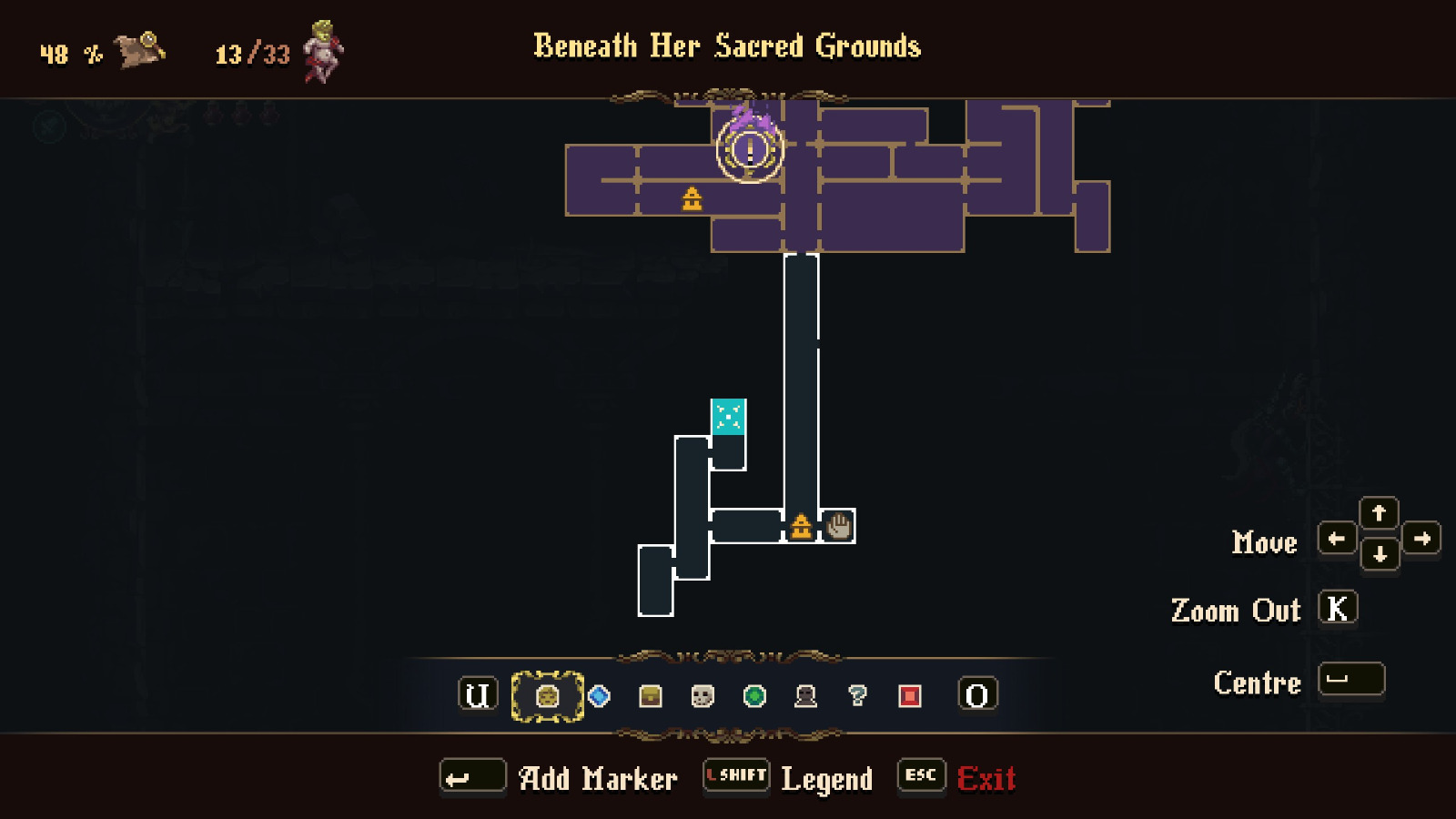Image resolution: width=1456 pixels, height=819 pixels.
Task: Select the green gem marker
Action: pyautogui.click(x=753, y=697)
